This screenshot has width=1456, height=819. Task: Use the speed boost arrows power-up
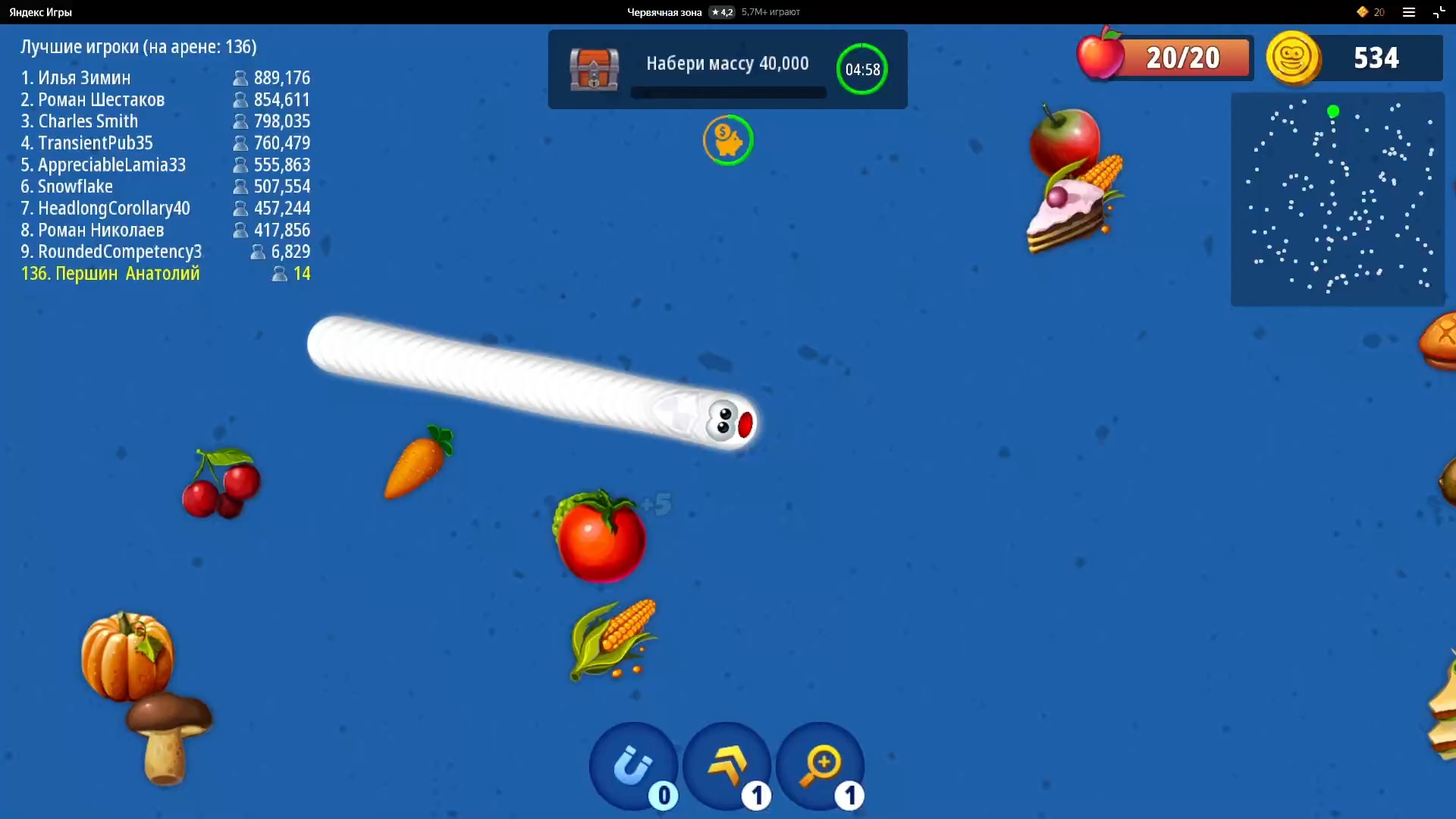coord(727,767)
